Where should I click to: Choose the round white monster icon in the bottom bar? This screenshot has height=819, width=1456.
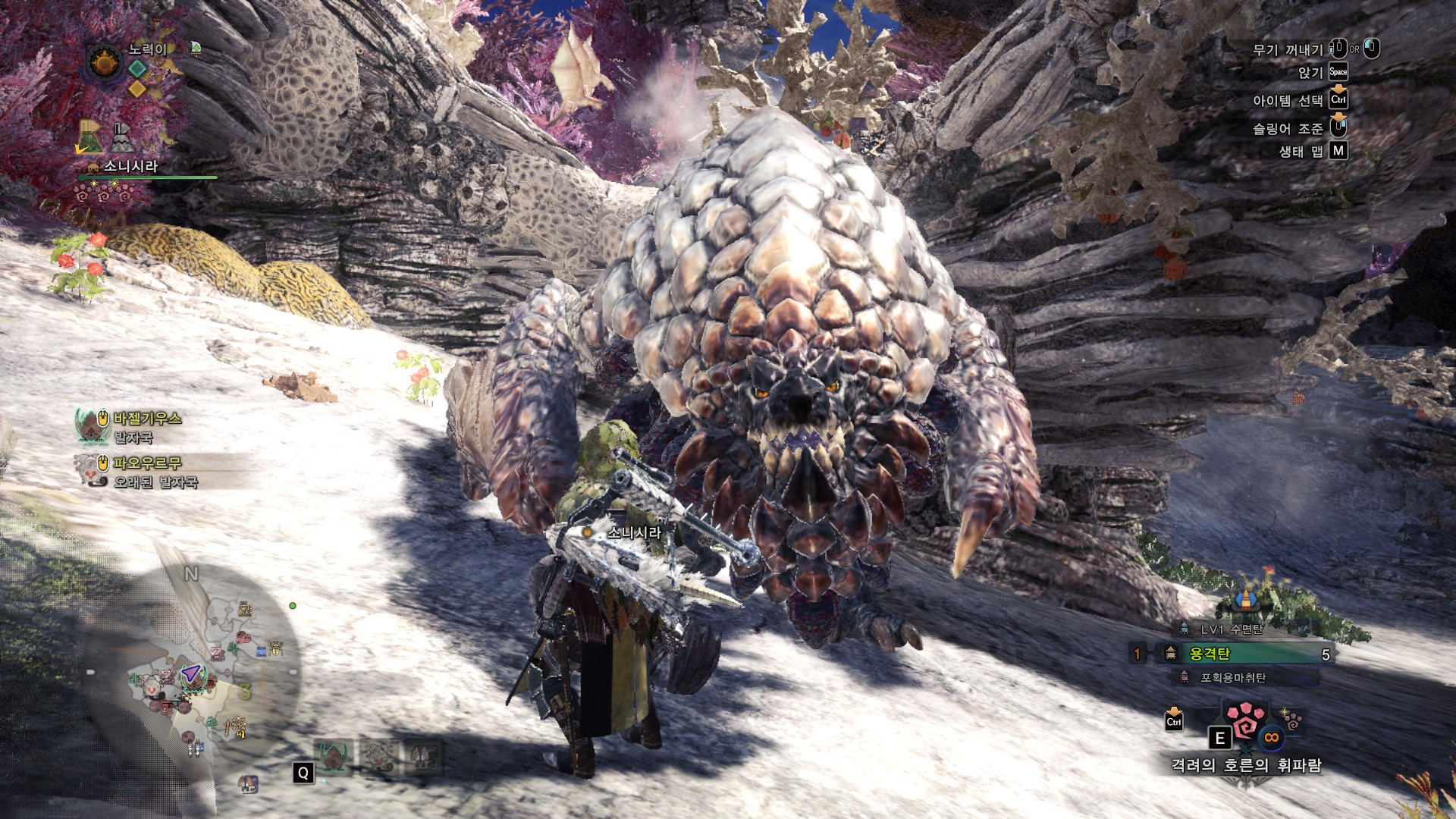point(378,756)
